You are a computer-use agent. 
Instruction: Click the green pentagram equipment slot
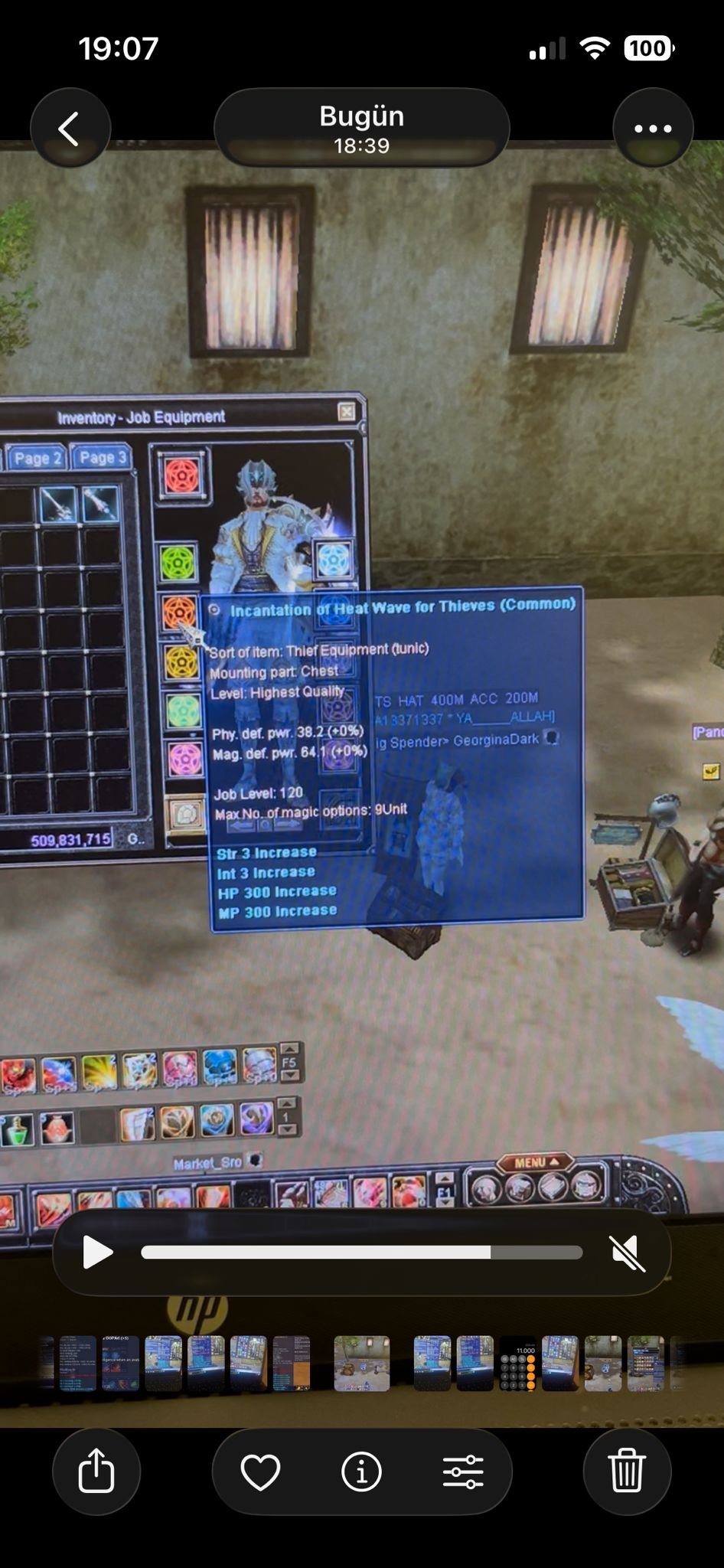click(178, 563)
